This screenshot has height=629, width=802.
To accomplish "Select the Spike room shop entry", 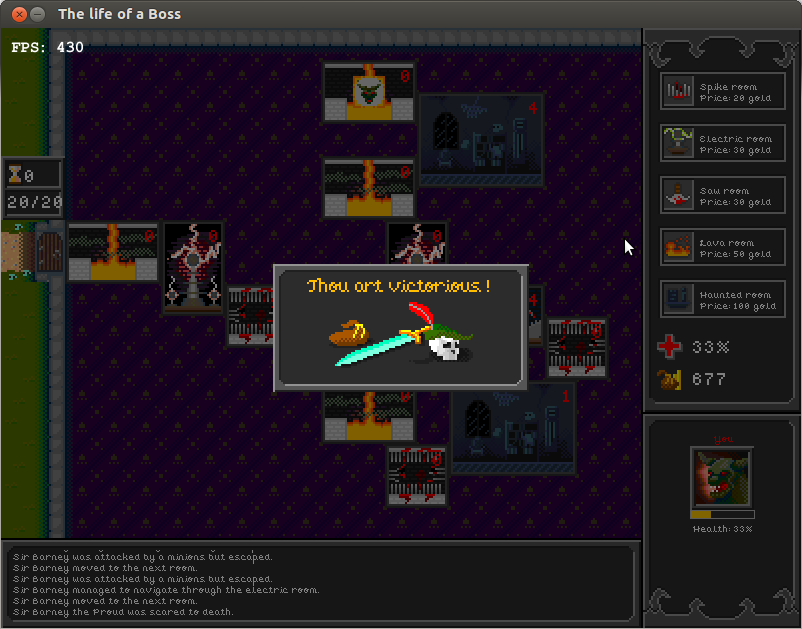I will [723, 91].
